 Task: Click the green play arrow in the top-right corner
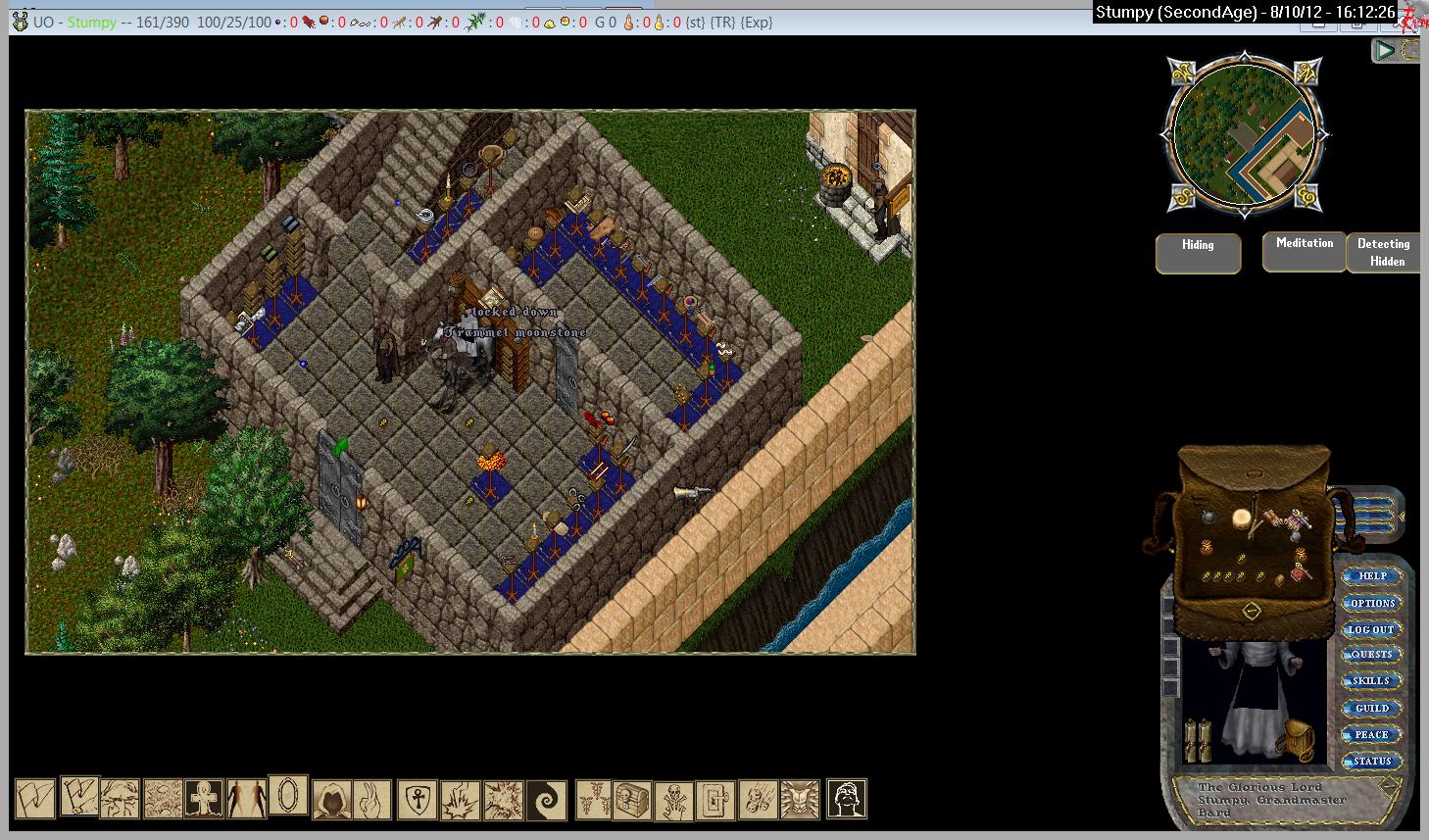1384,50
